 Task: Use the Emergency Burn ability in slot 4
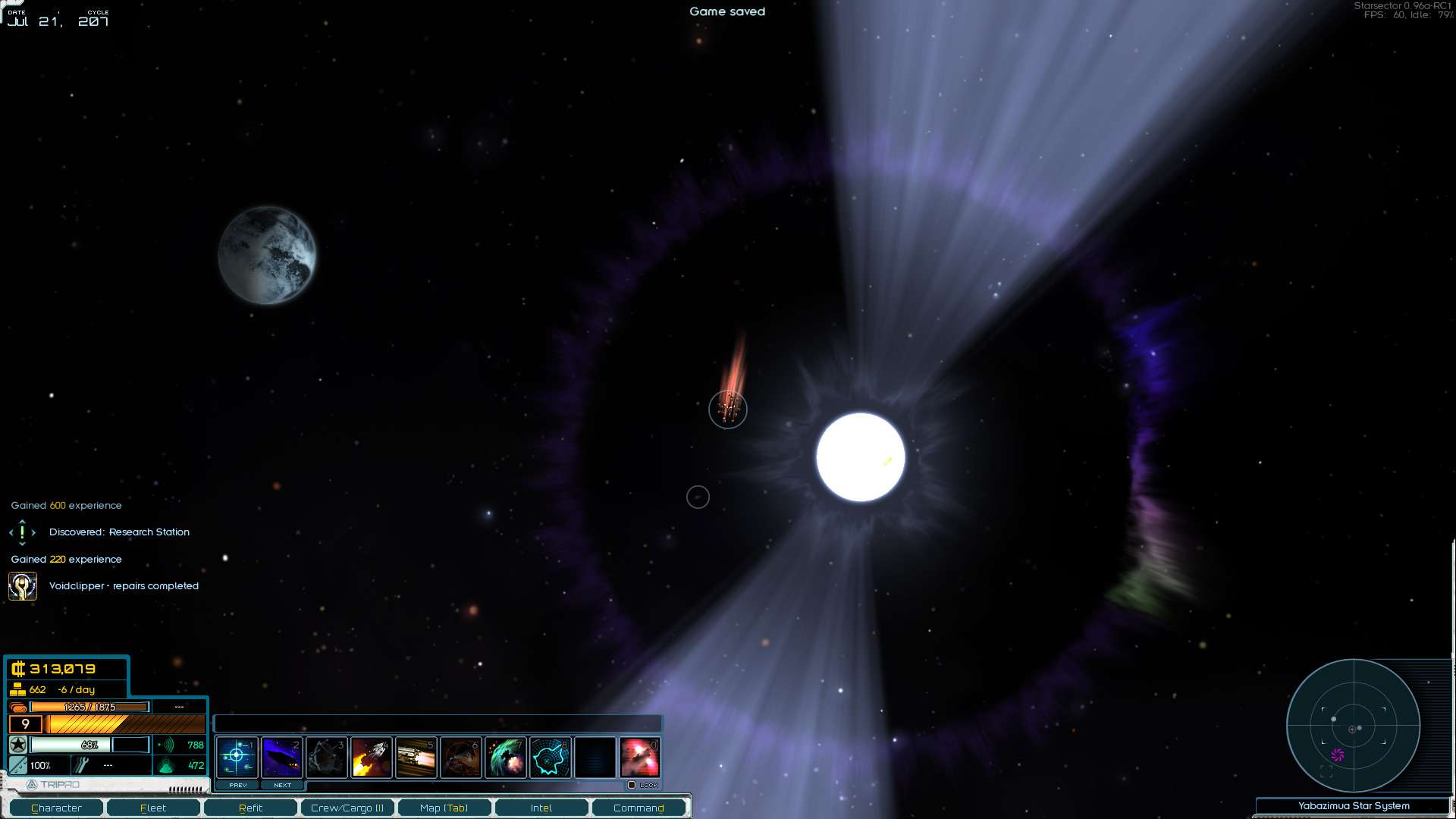click(x=371, y=757)
